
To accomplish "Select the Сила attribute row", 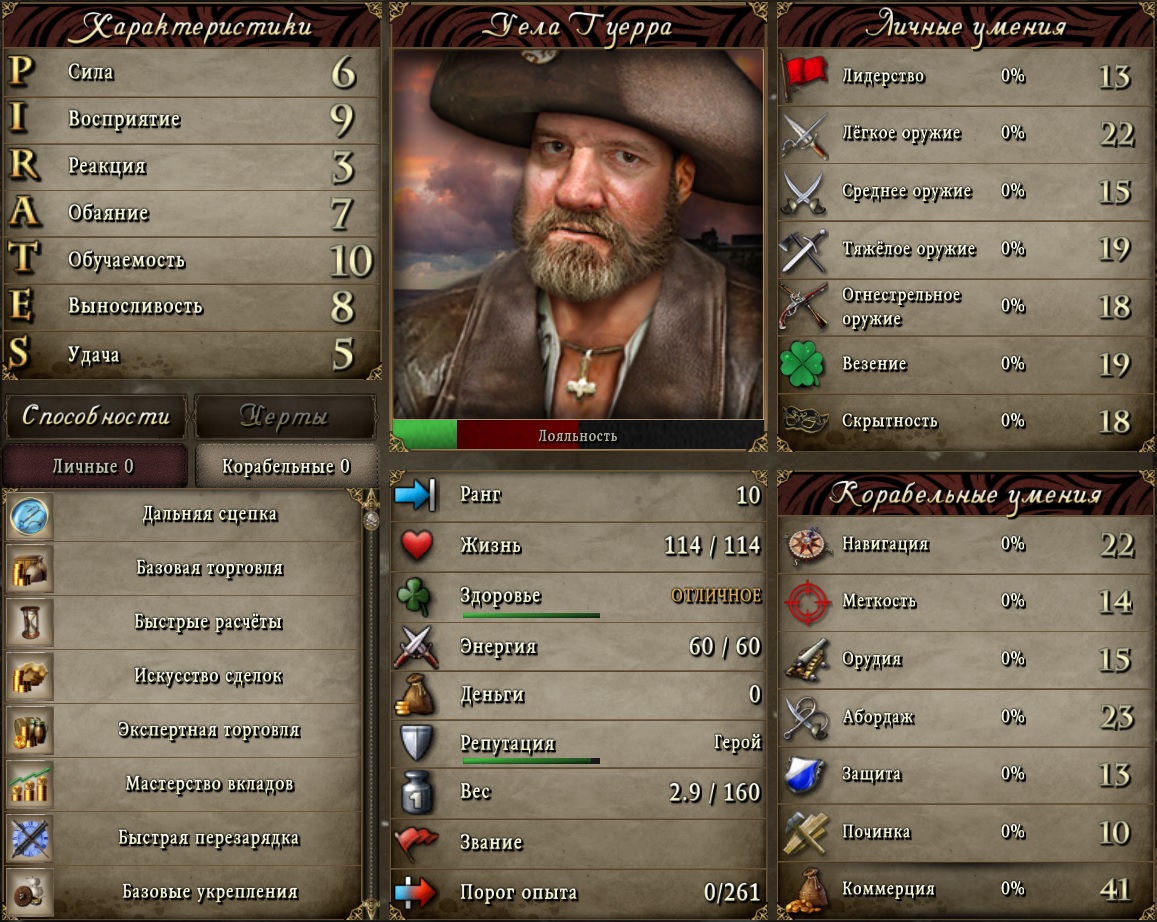I will click(x=192, y=72).
